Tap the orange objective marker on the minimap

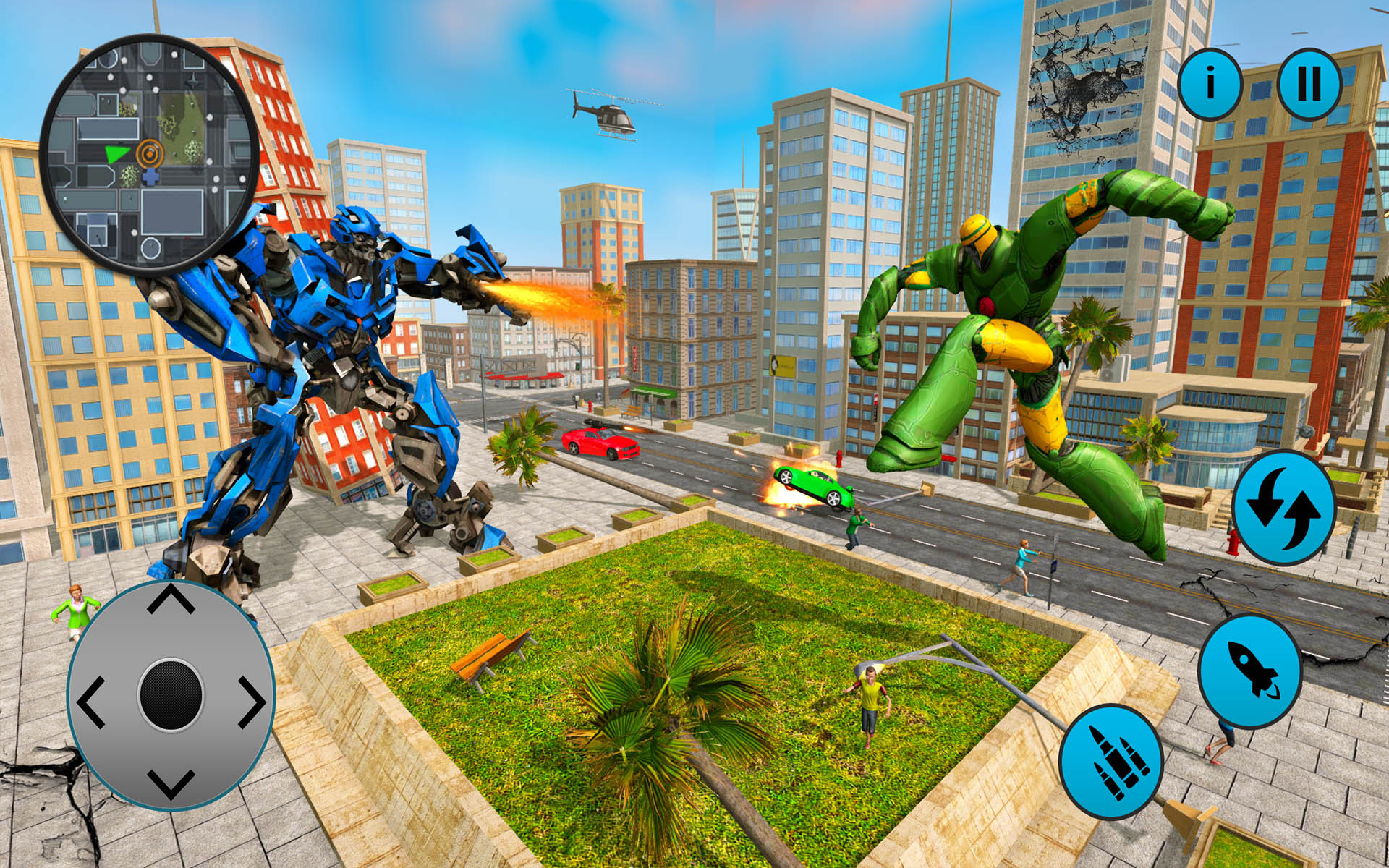pos(150,154)
